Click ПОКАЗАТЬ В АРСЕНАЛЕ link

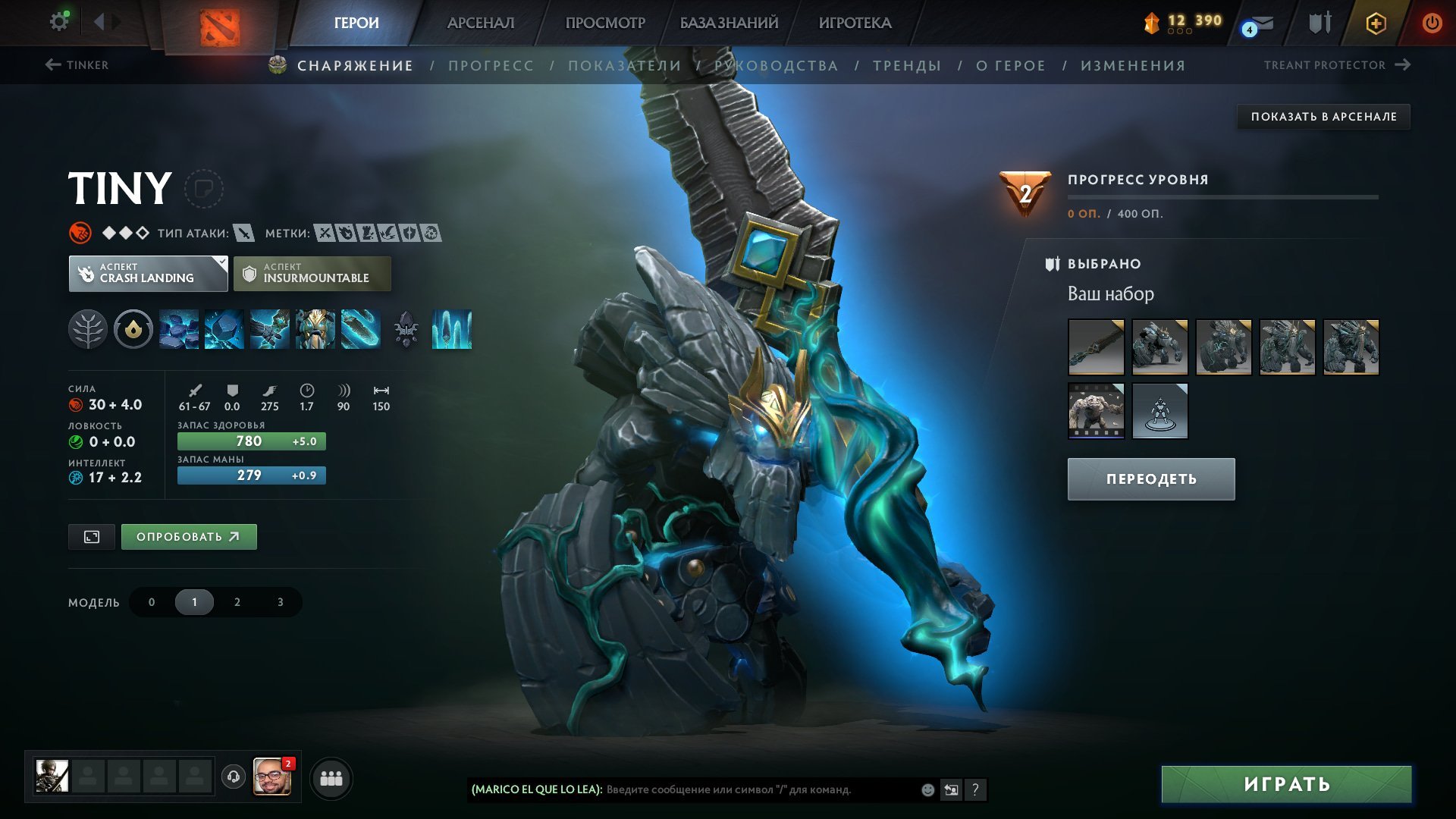coord(1323,117)
